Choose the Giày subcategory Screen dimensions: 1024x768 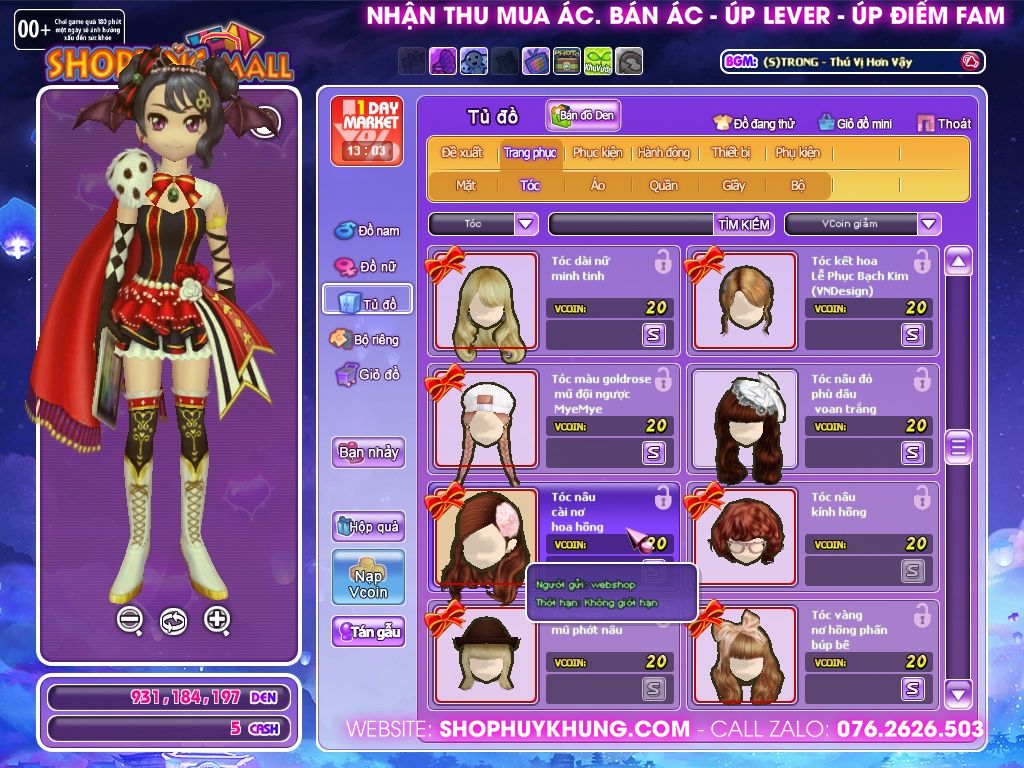(x=734, y=185)
